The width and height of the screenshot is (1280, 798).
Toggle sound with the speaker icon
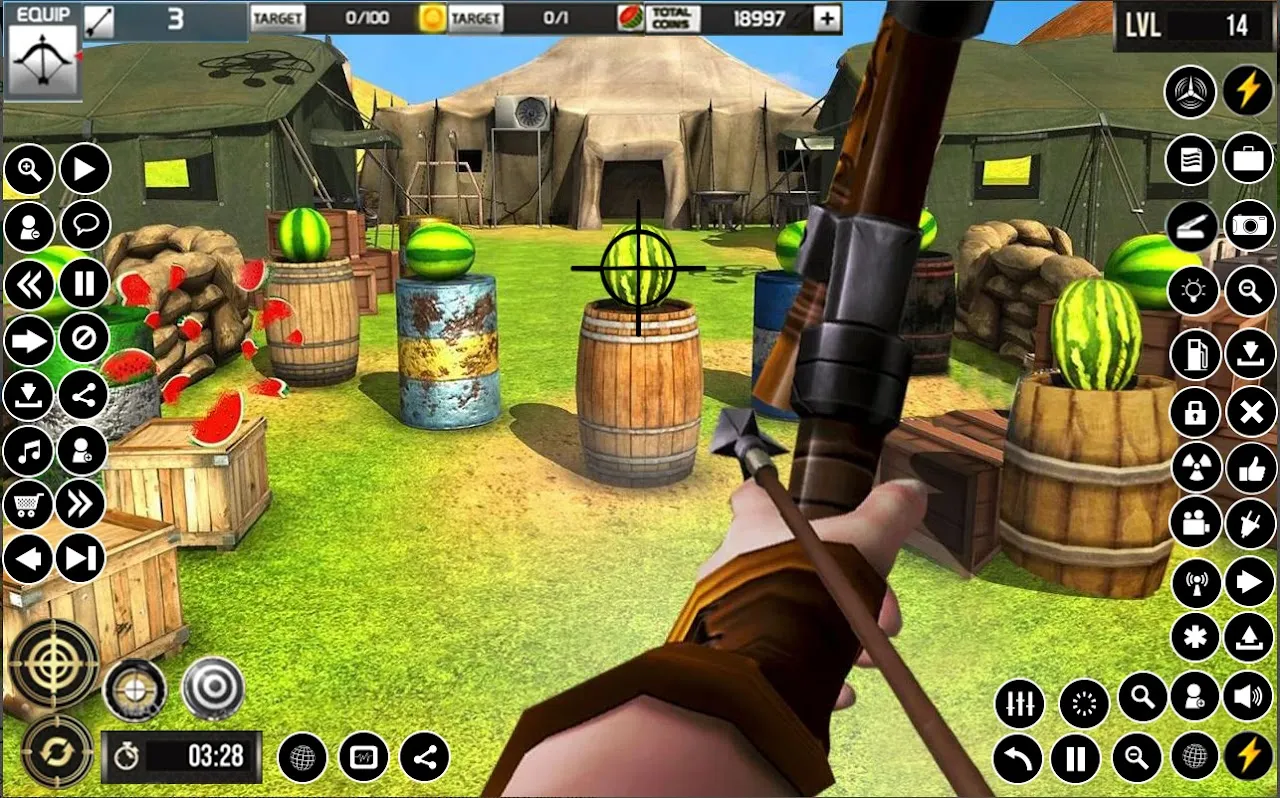coord(1249,697)
